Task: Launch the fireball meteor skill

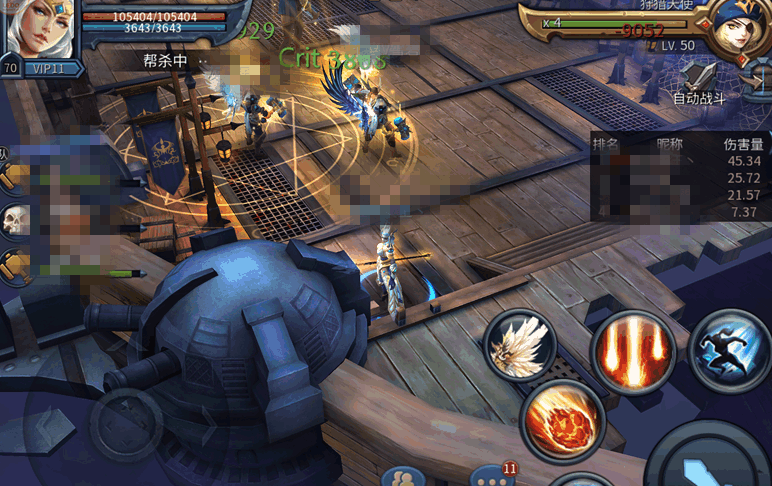Action: (562, 419)
